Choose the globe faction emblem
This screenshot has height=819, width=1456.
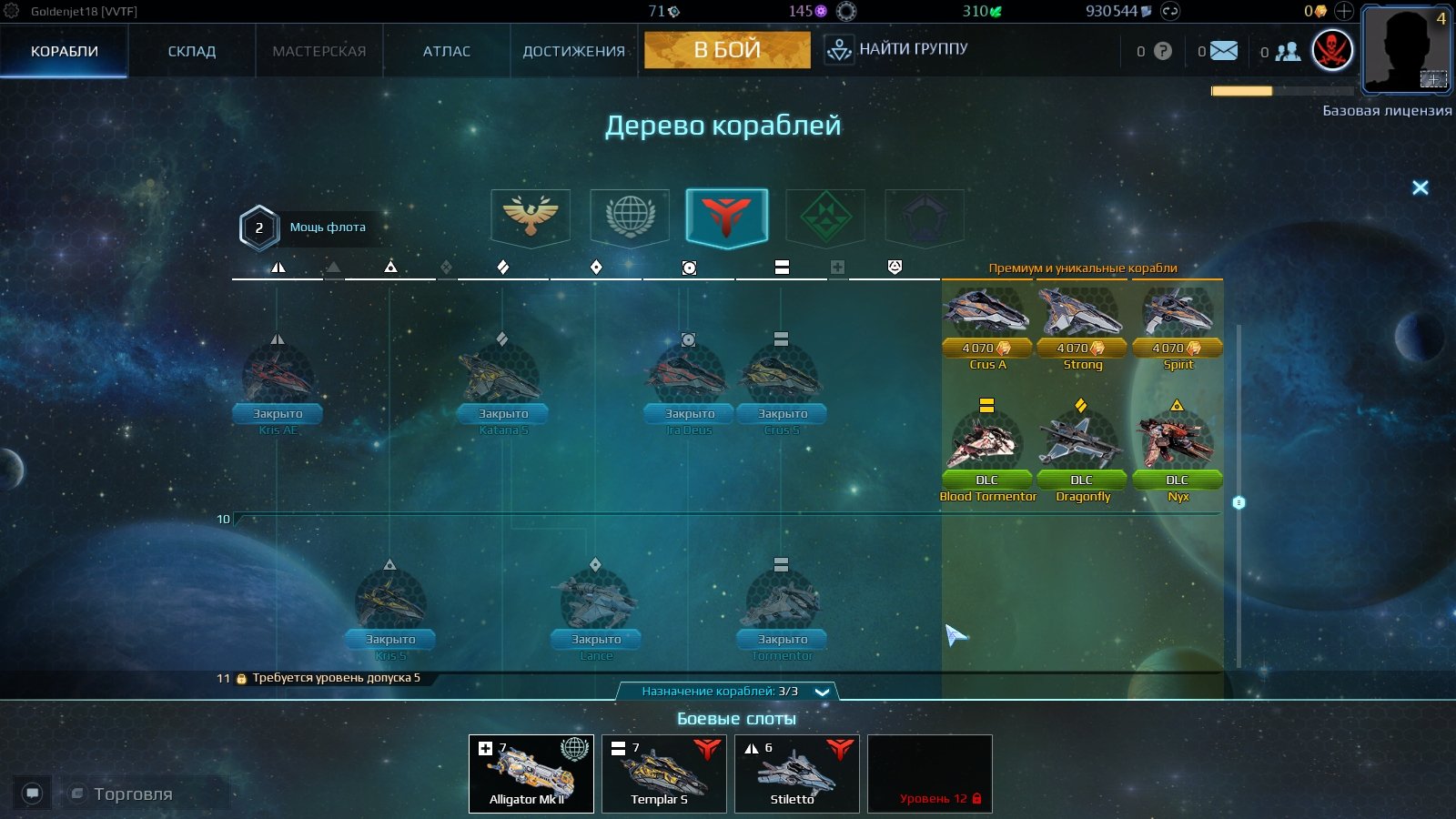point(630,217)
